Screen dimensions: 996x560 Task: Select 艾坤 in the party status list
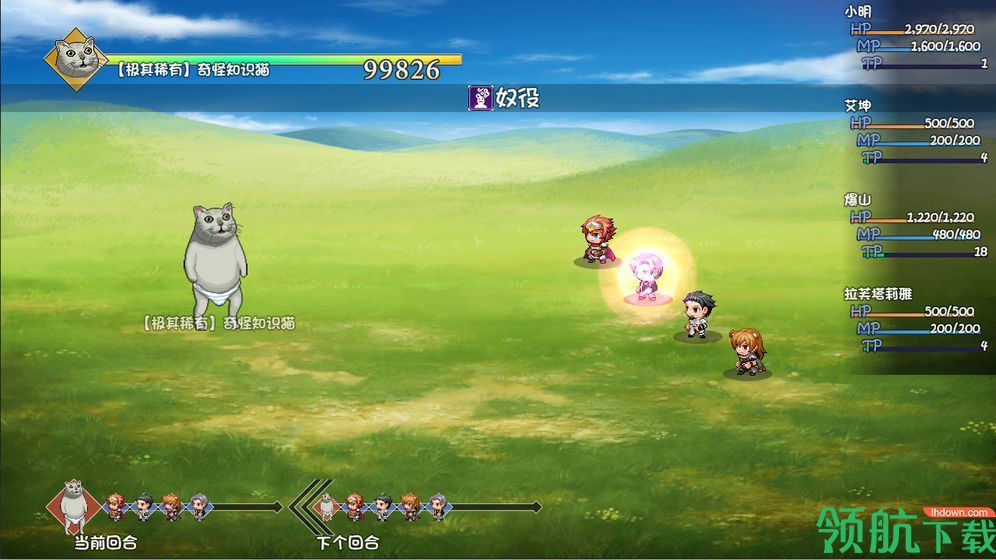(x=858, y=105)
